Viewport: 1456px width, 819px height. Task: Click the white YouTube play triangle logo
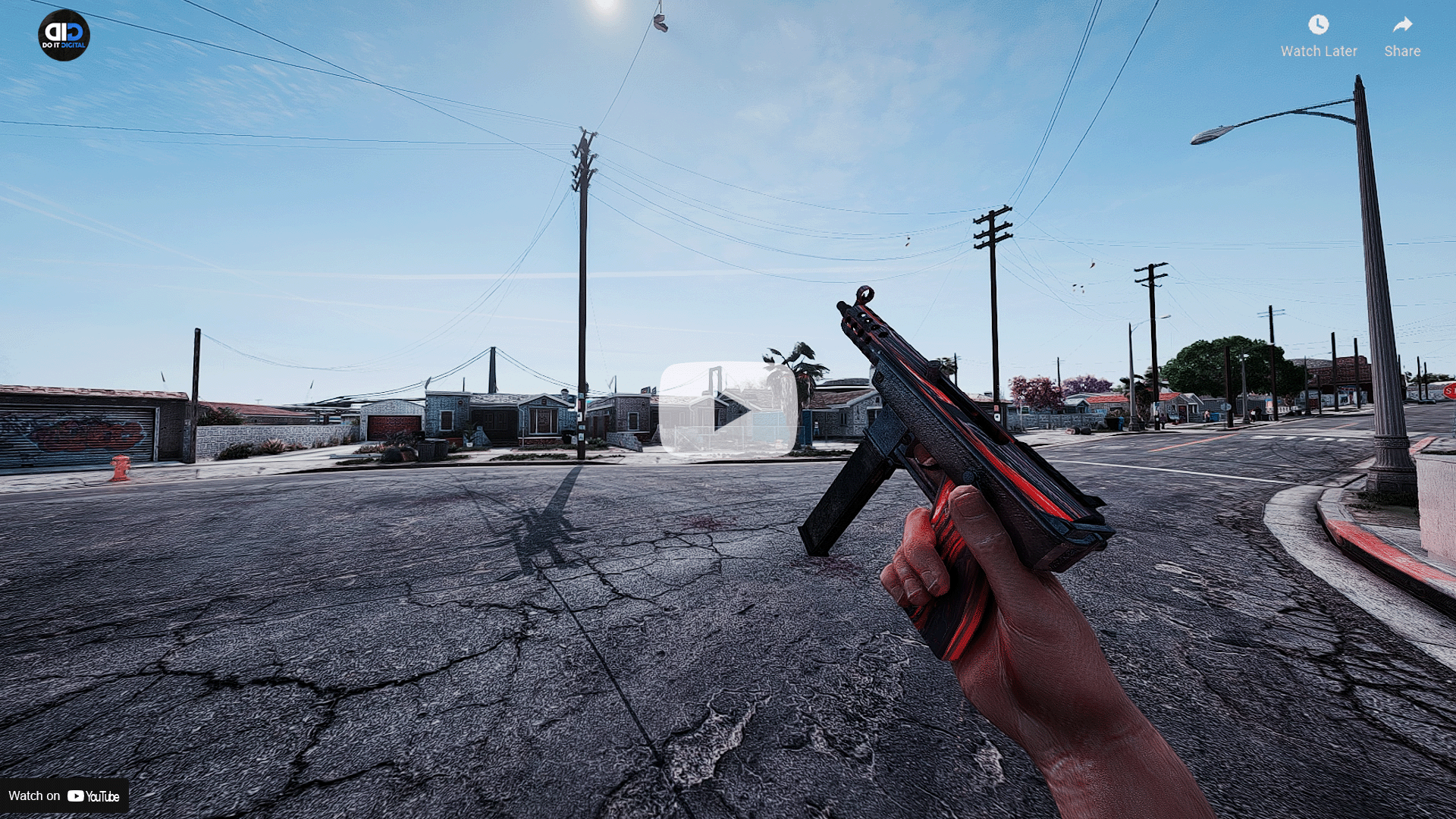tap(76, 796)
